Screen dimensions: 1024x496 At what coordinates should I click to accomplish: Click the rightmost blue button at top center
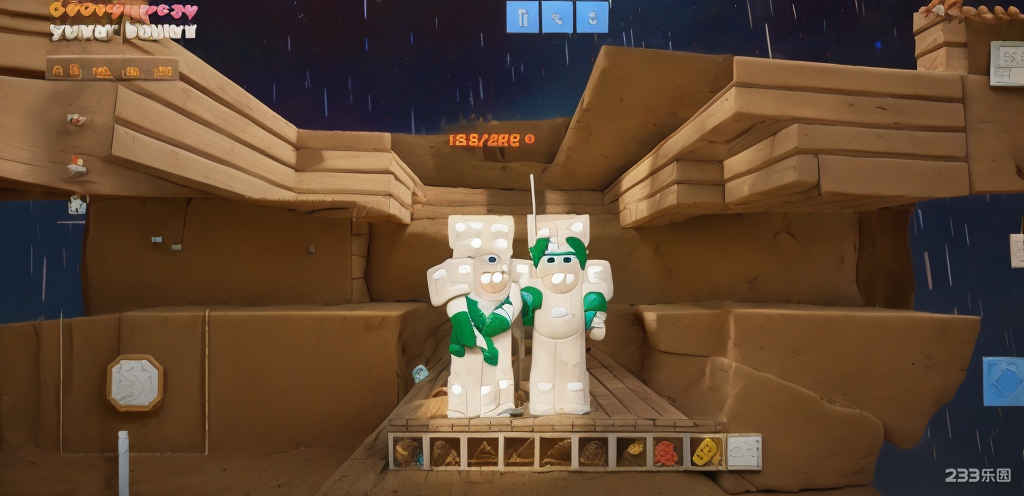pyautogui.click(x=592, y=17)
